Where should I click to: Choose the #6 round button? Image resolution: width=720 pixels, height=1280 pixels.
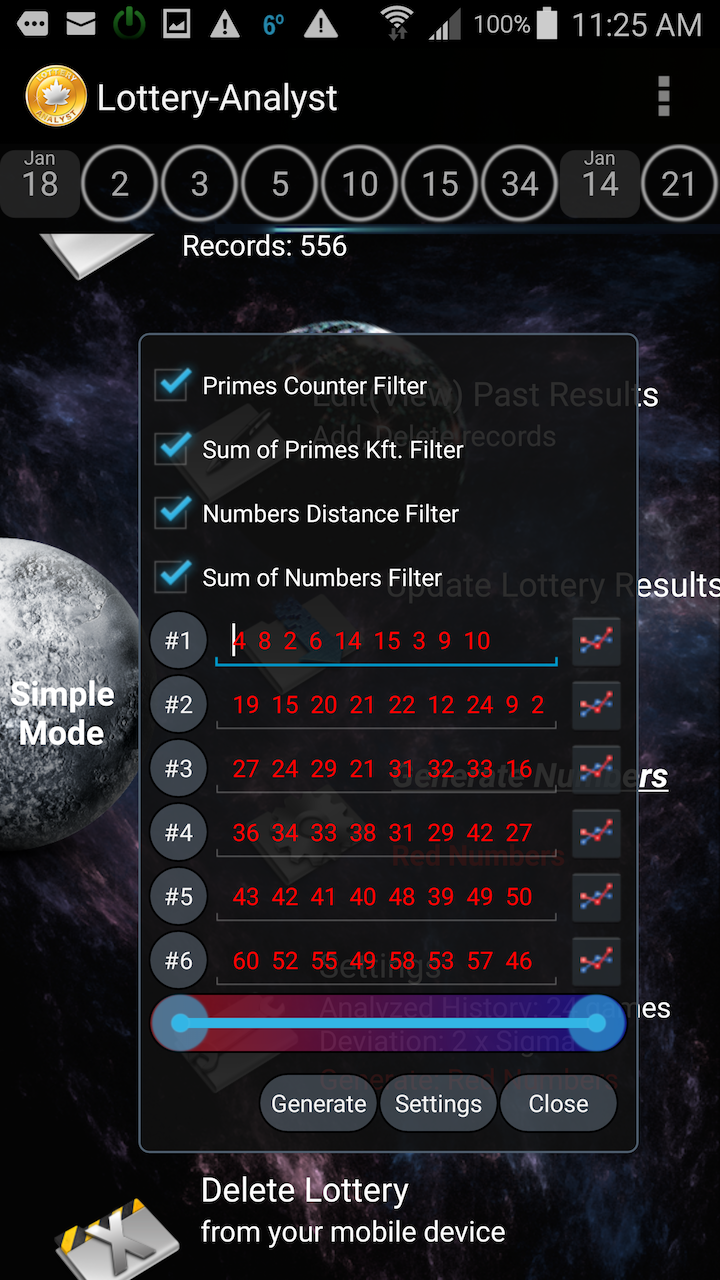179,961
